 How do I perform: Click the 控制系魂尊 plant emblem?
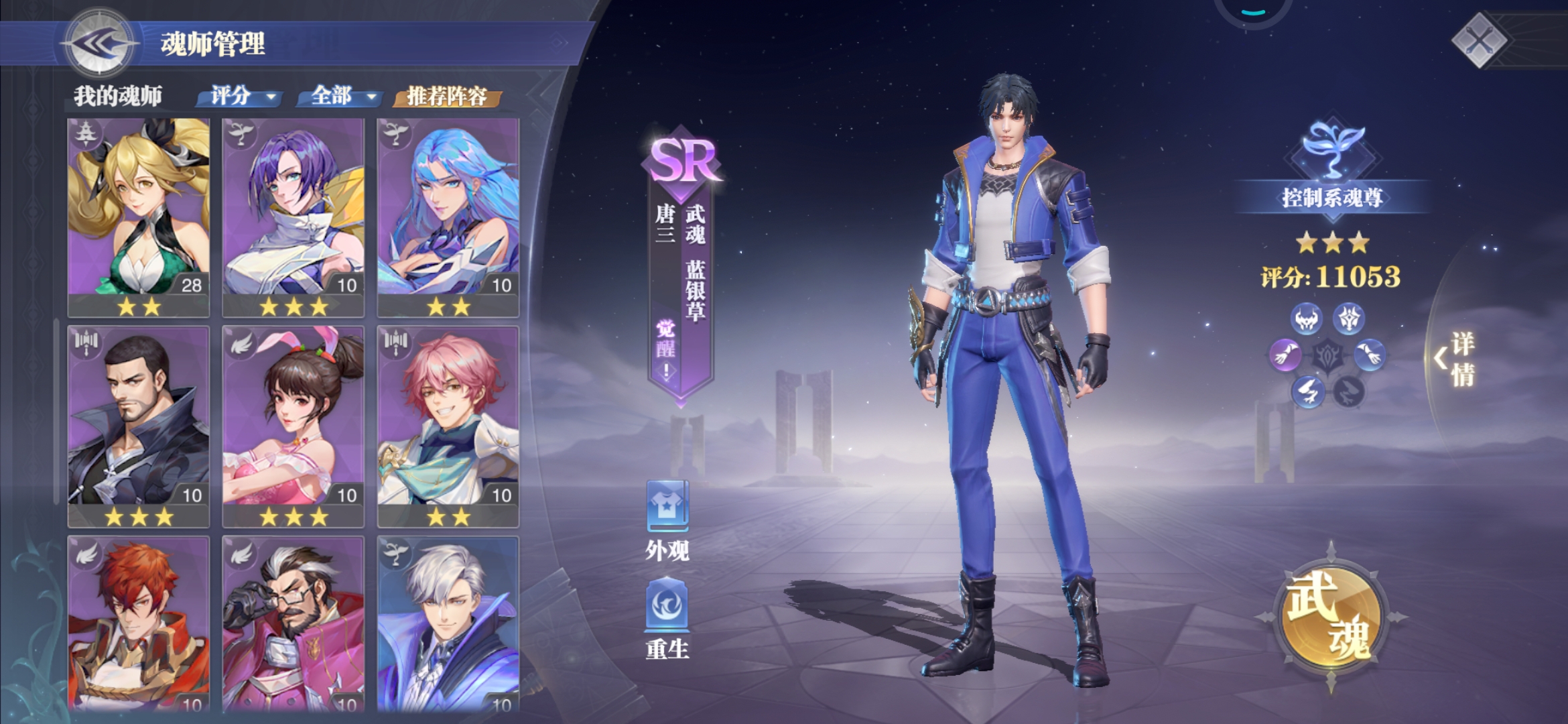click(x=1331, y=151)
